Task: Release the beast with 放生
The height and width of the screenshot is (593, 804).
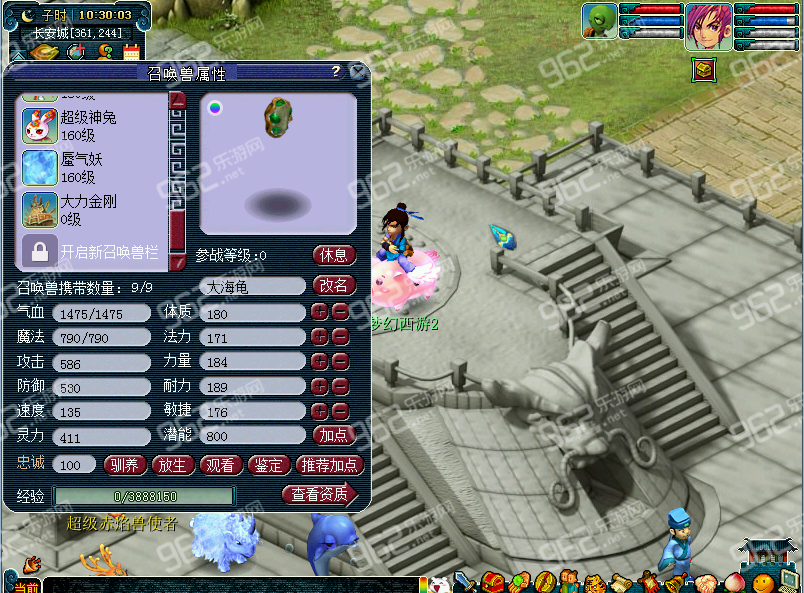Action: [x=172, y=464]
